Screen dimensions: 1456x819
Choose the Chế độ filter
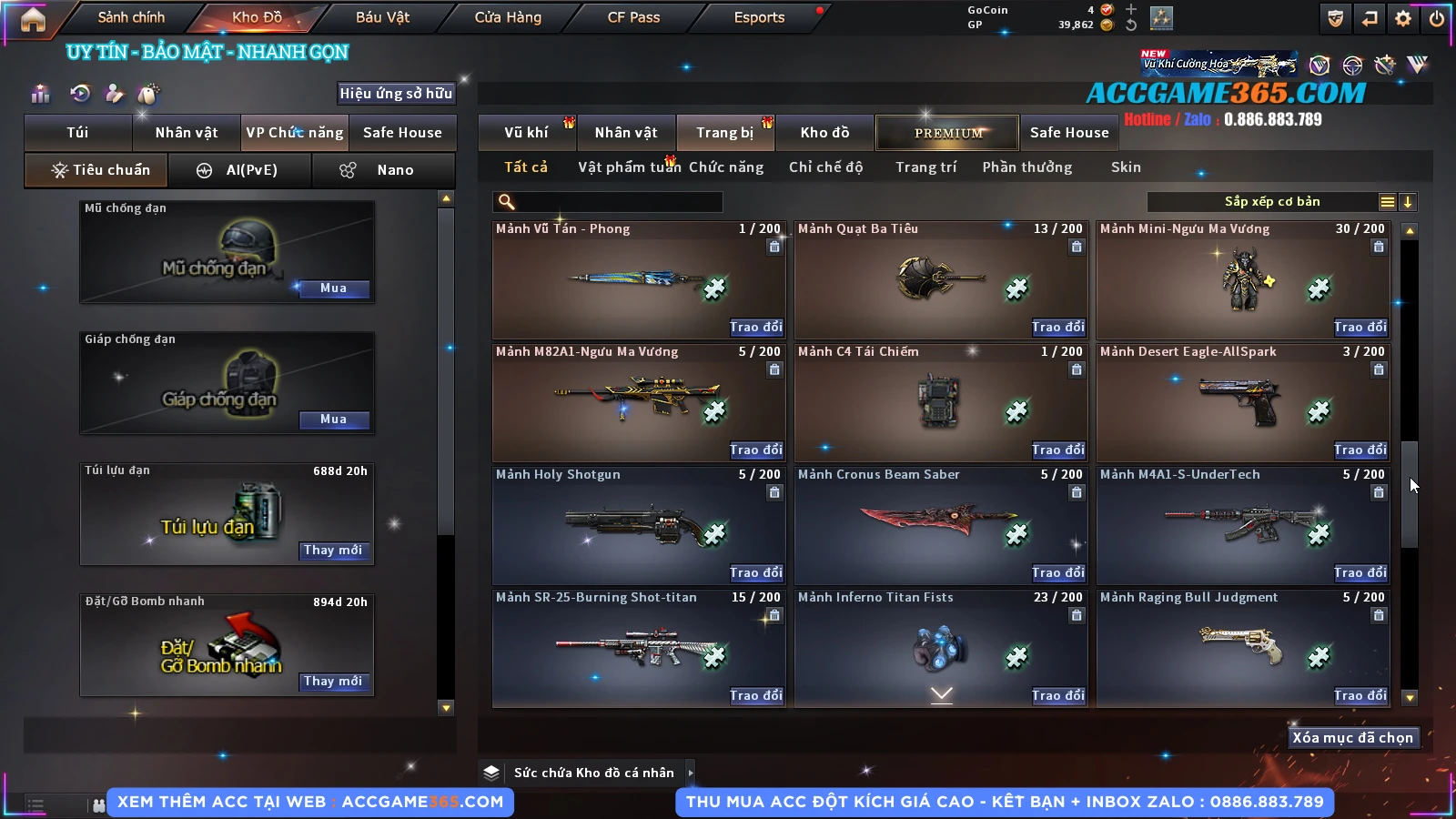[x=825, y=167]
